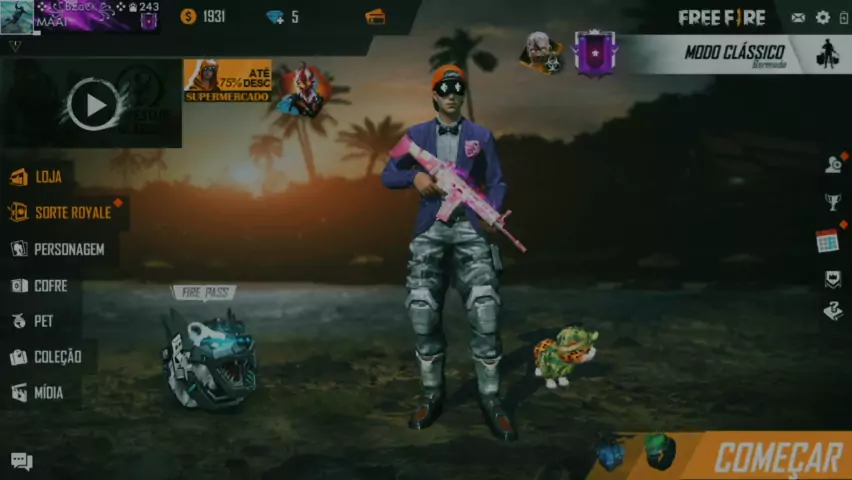Open the purple rank banner badge
This screenshot has height=480, width=852.
pos(594,52)
